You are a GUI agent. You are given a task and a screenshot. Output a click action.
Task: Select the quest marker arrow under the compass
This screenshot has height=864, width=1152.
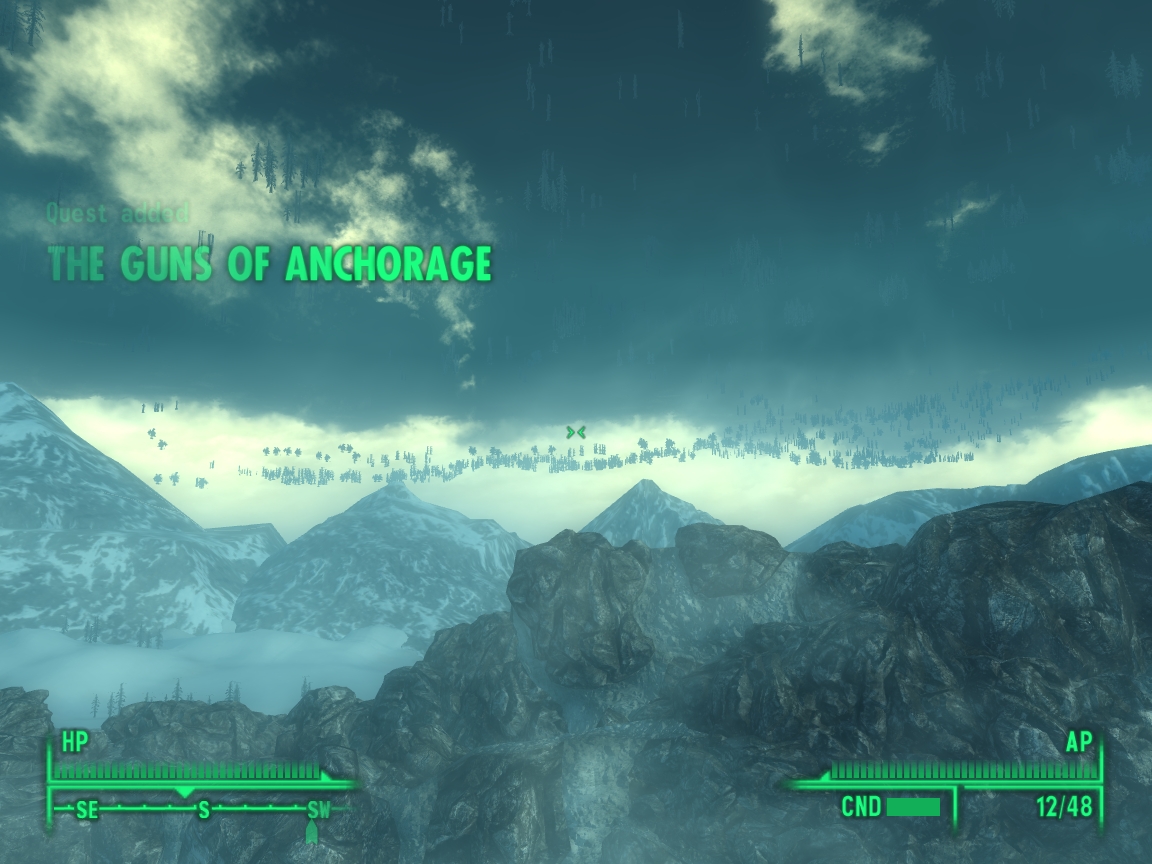pos(310,832)
